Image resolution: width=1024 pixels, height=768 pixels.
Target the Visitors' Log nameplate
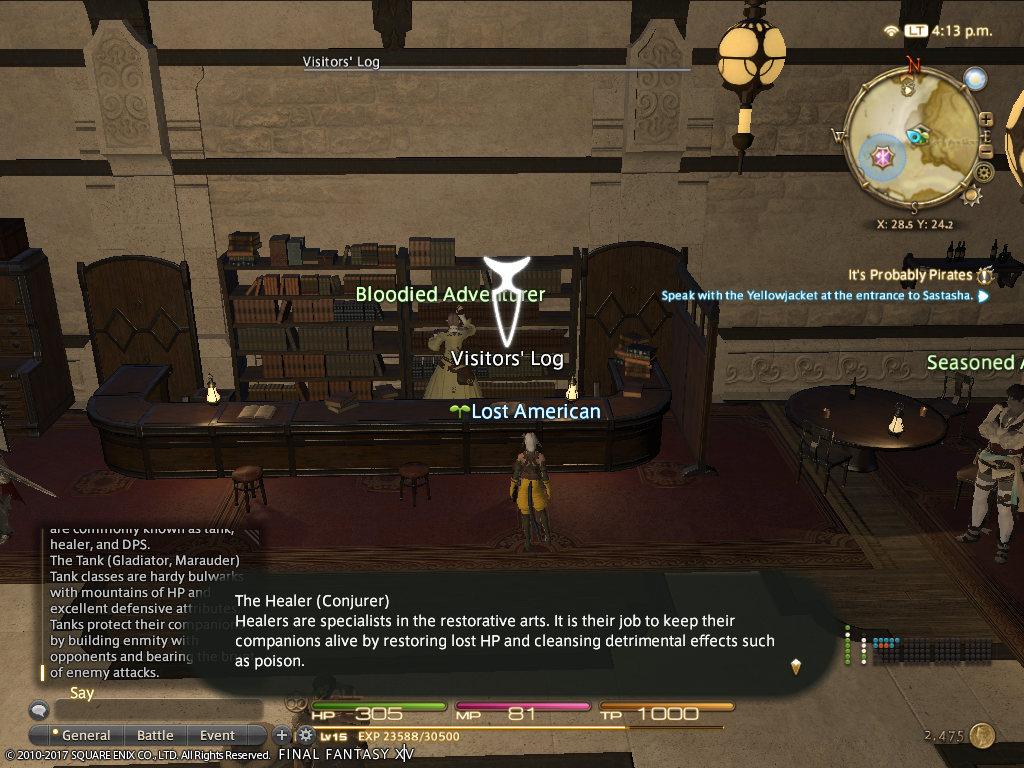click(x=507, y=358)
